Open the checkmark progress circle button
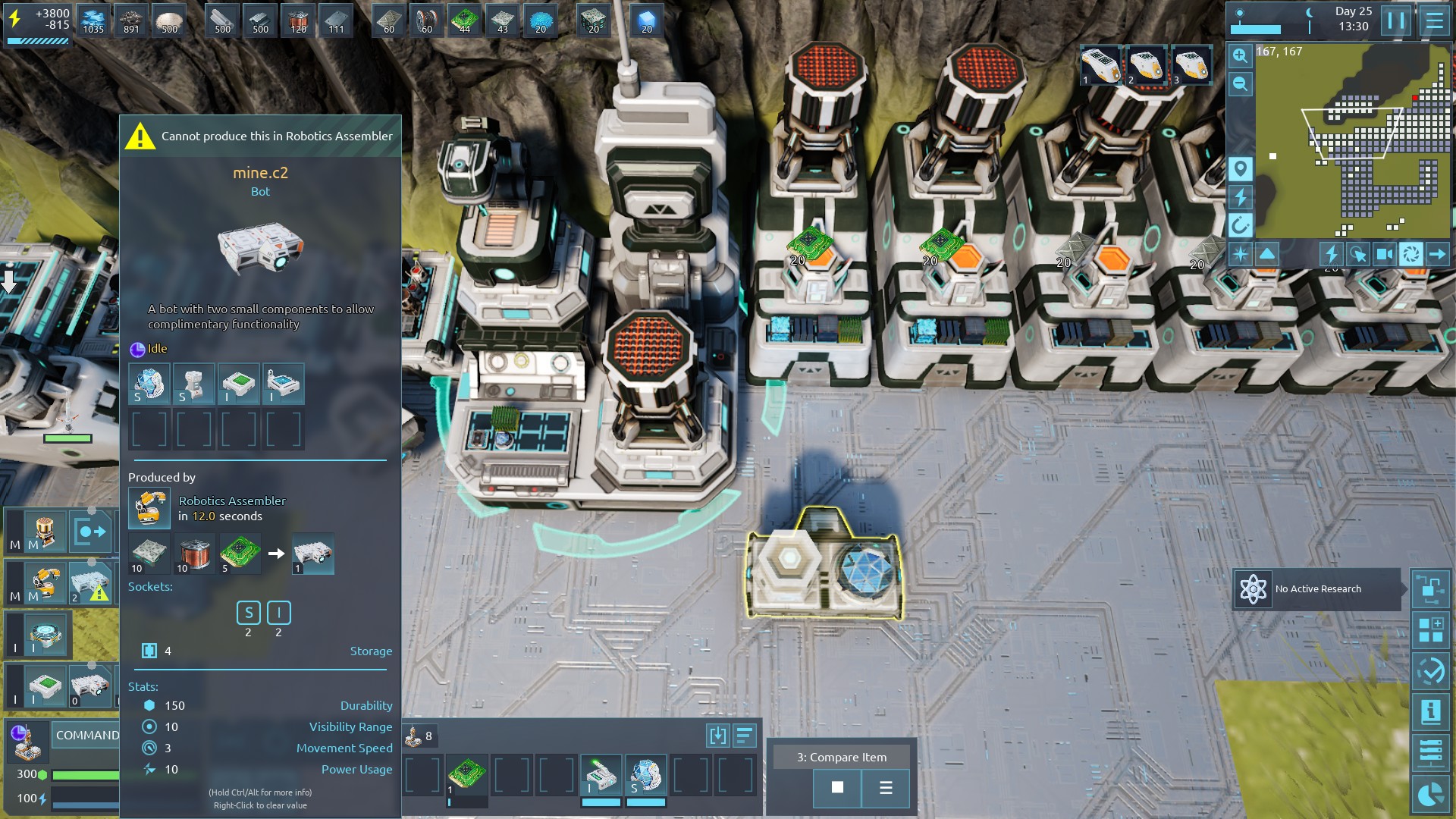The width and height of the screenshot is (1456, 819). click(1430, 670)
